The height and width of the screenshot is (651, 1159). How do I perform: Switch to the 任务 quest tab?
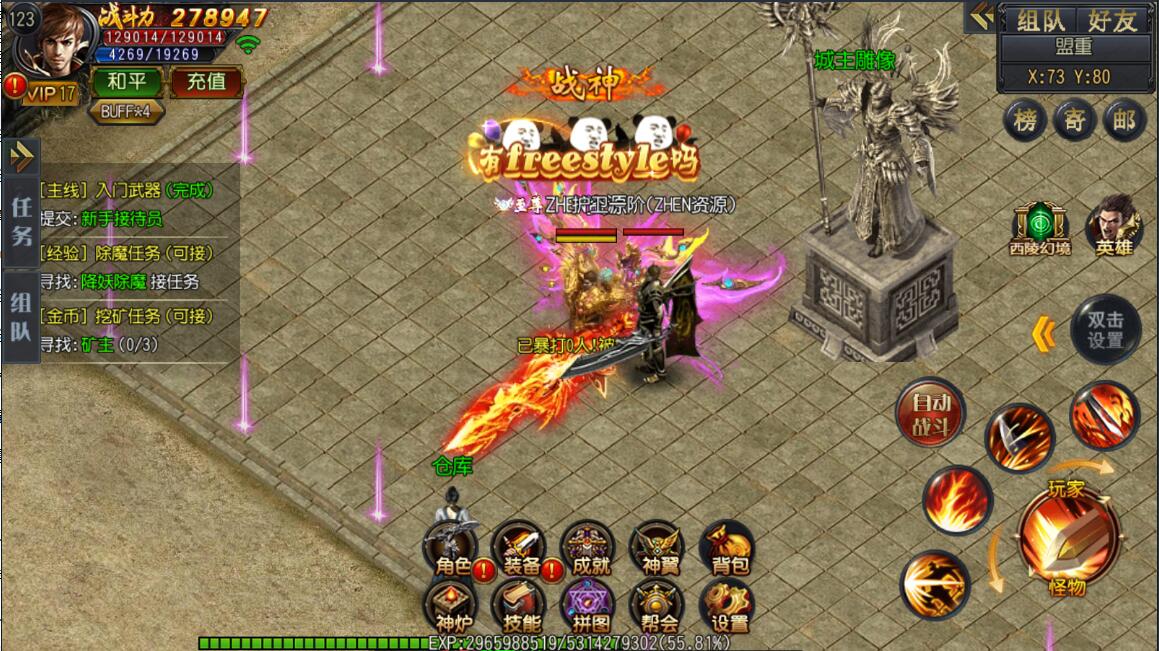21,221
